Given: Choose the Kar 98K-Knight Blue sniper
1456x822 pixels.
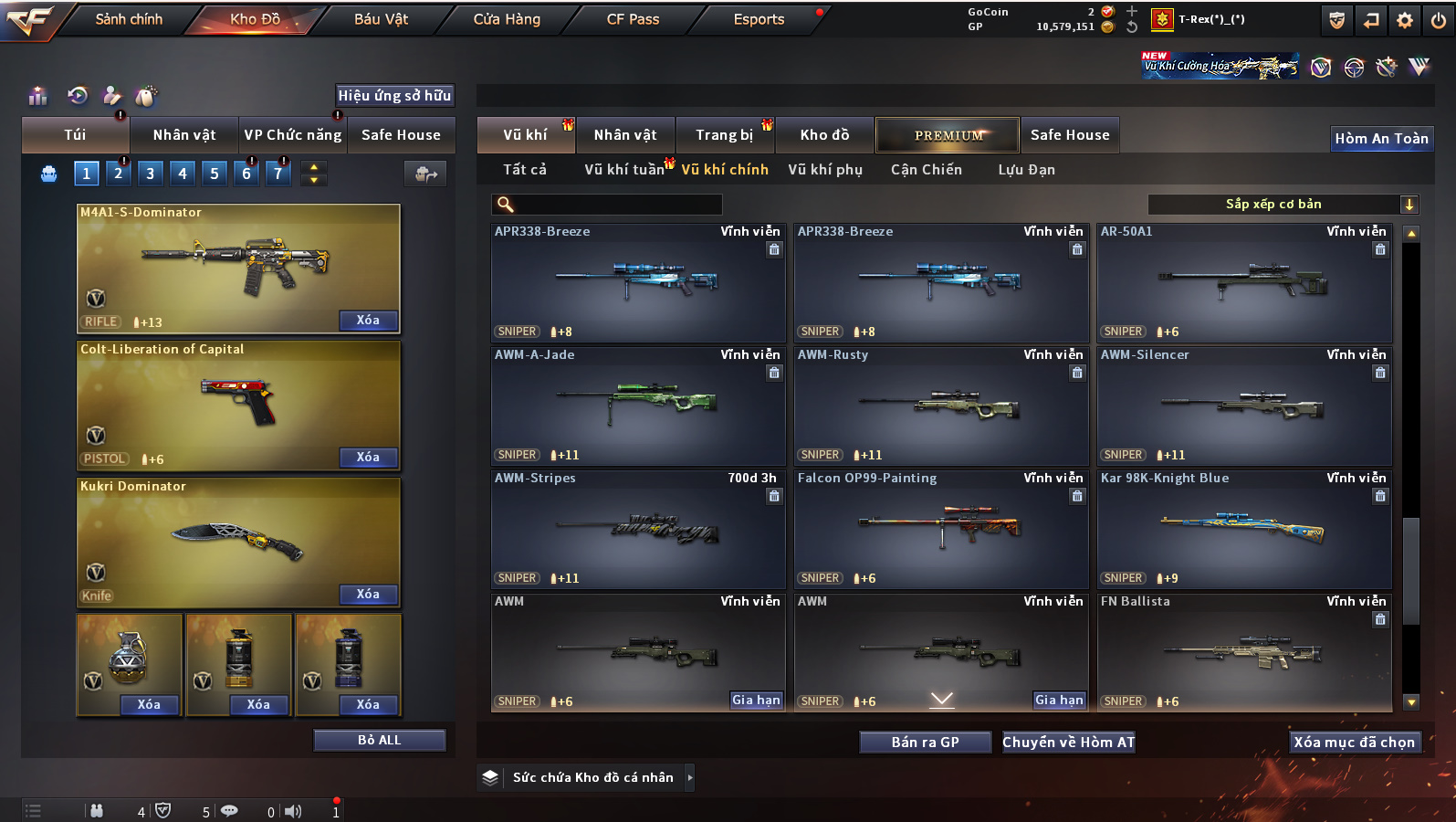Looking at the screenshot, I should (1243, 528).
